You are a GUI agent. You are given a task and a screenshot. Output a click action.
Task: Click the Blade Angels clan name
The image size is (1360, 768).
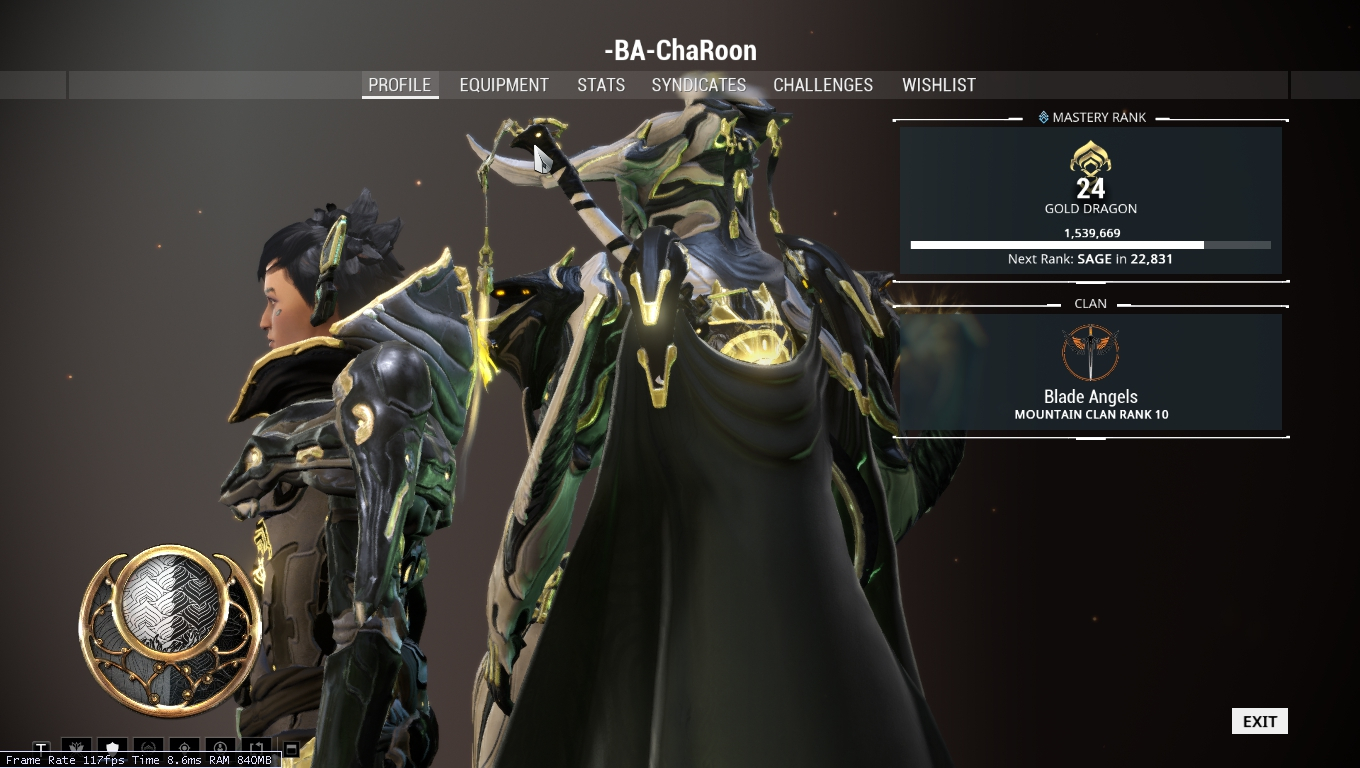[1089, 397]
